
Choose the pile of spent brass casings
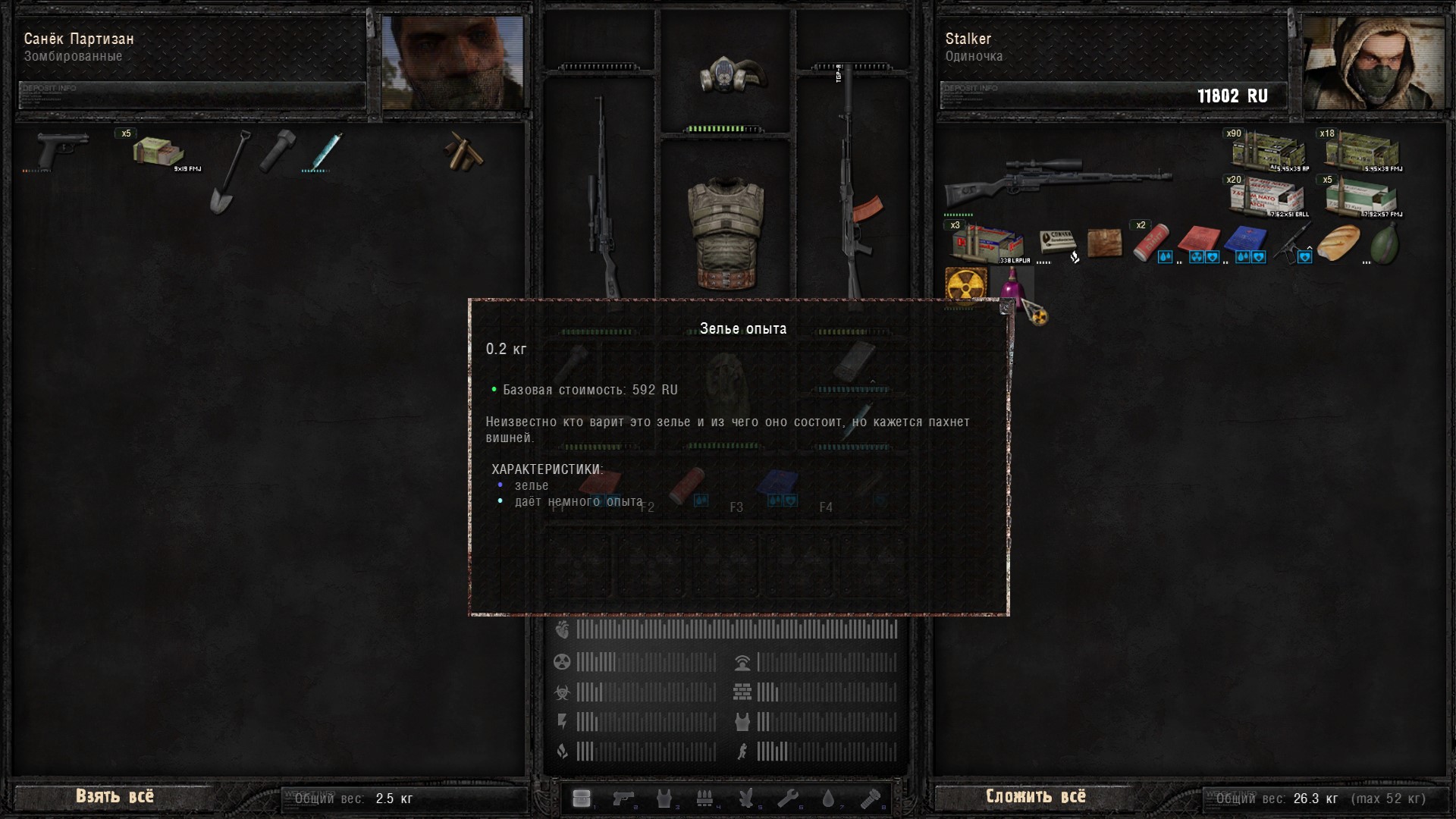(x=463, y=152)
